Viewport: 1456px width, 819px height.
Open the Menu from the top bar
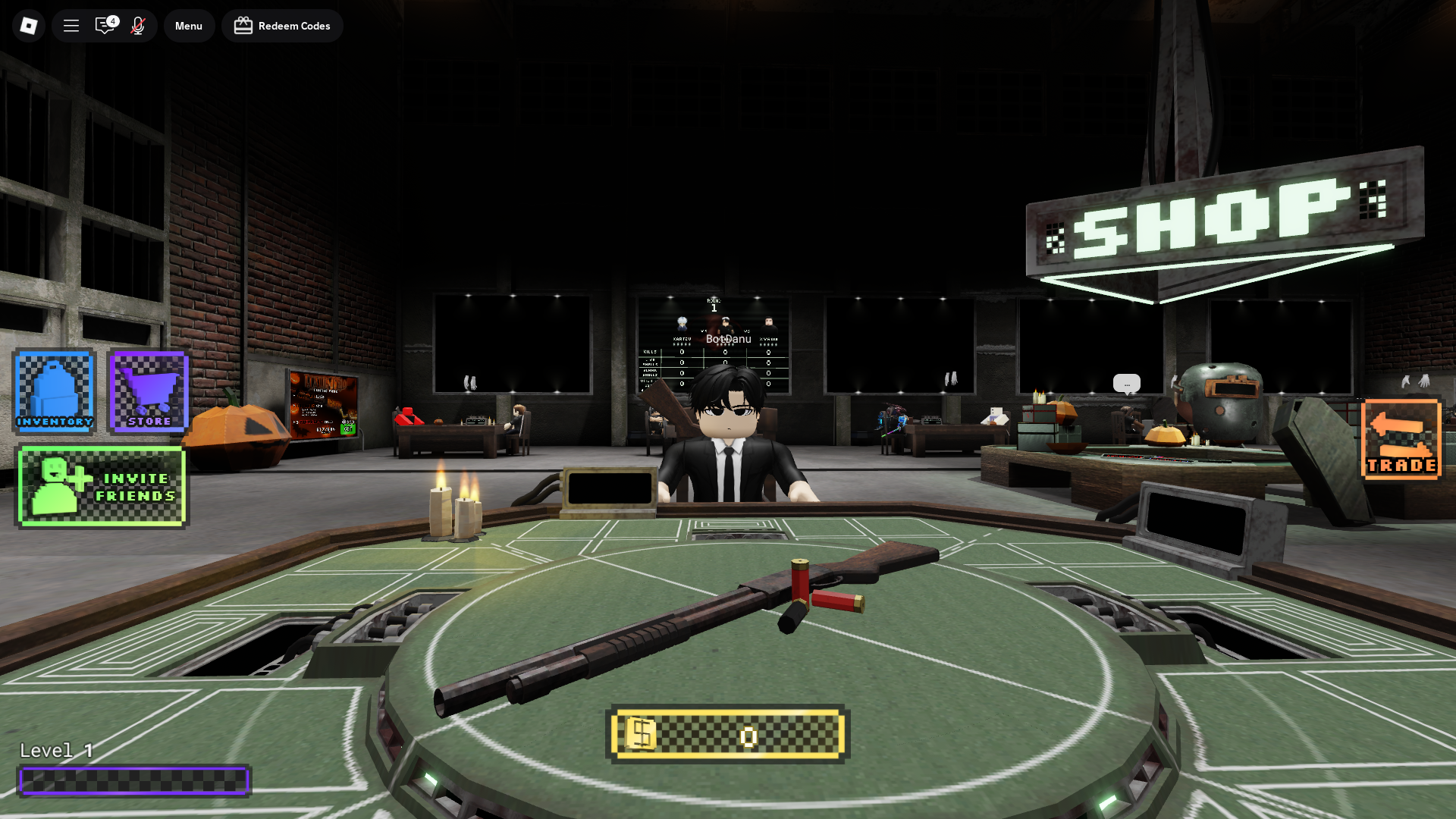click(x=189, y=25)
